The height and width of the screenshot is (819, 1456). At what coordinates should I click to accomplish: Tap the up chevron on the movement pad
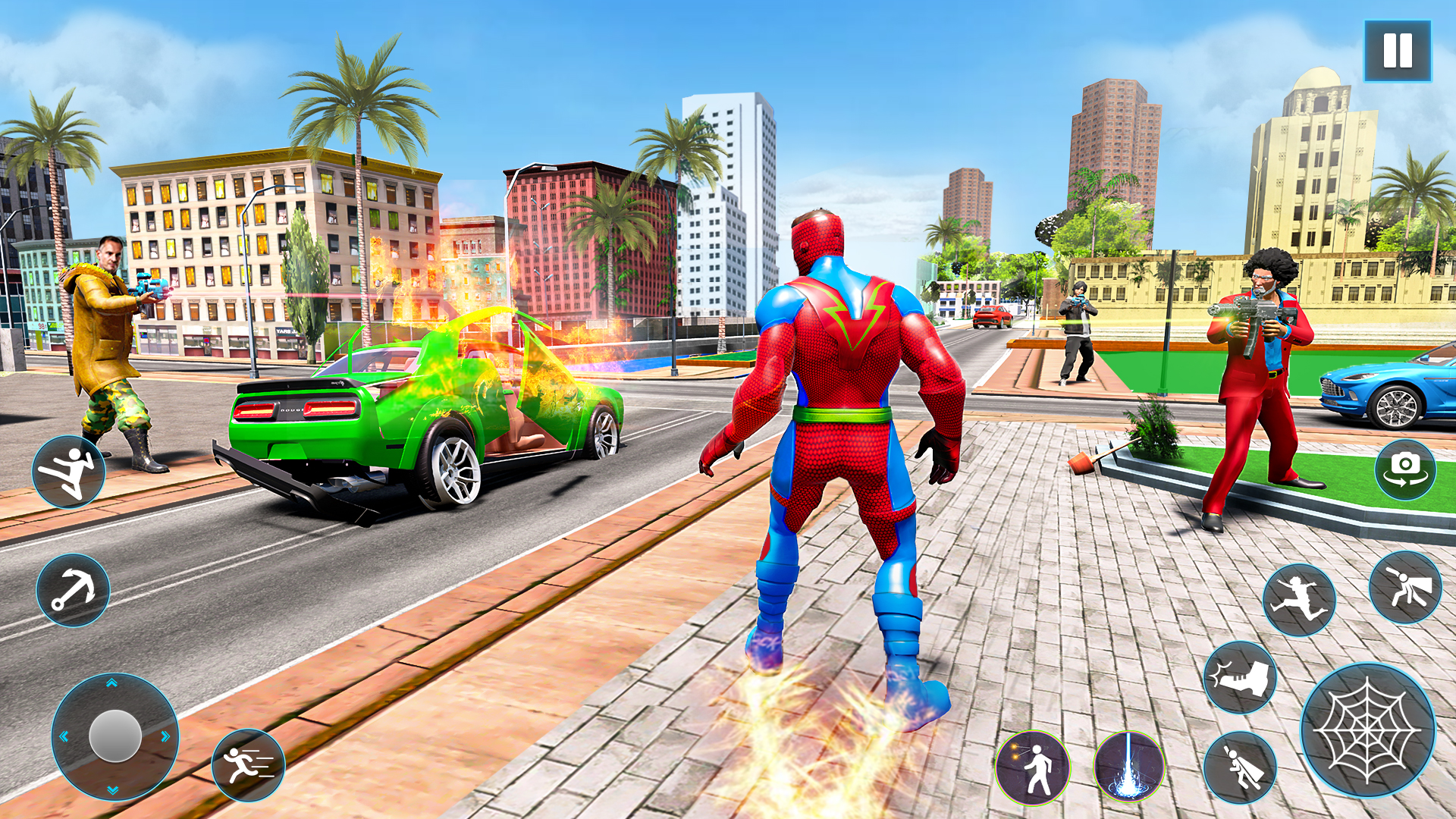click(x=111, y=684)
